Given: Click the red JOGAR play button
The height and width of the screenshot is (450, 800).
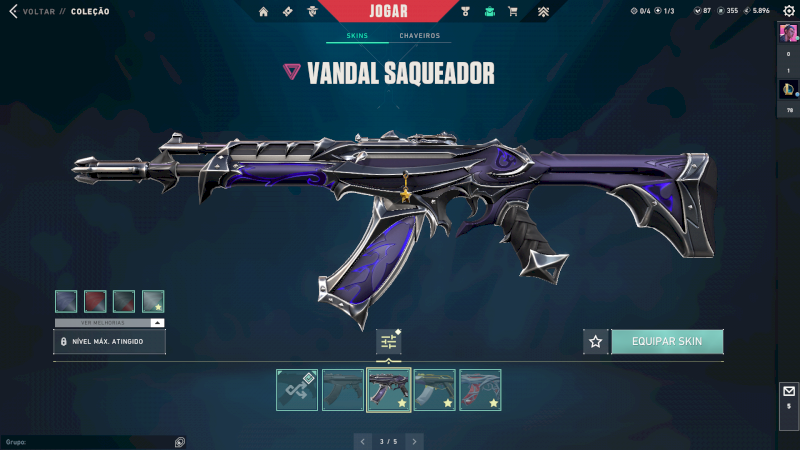Looking at the screenshot, I should click(388, 11).
